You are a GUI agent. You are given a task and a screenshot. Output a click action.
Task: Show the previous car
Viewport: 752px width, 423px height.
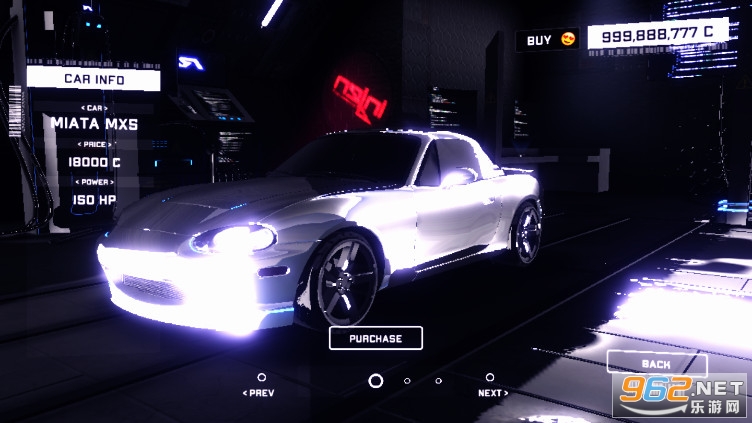(x=259, y=386)
